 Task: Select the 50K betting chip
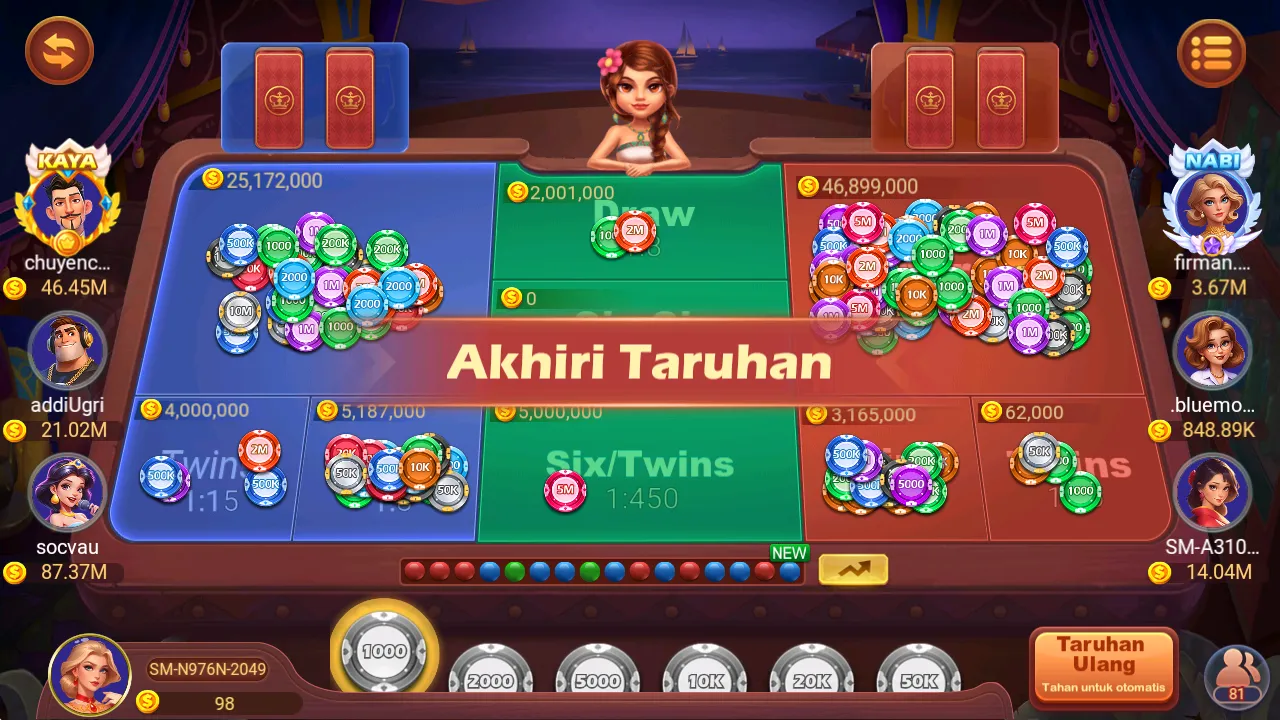point(918,681)
